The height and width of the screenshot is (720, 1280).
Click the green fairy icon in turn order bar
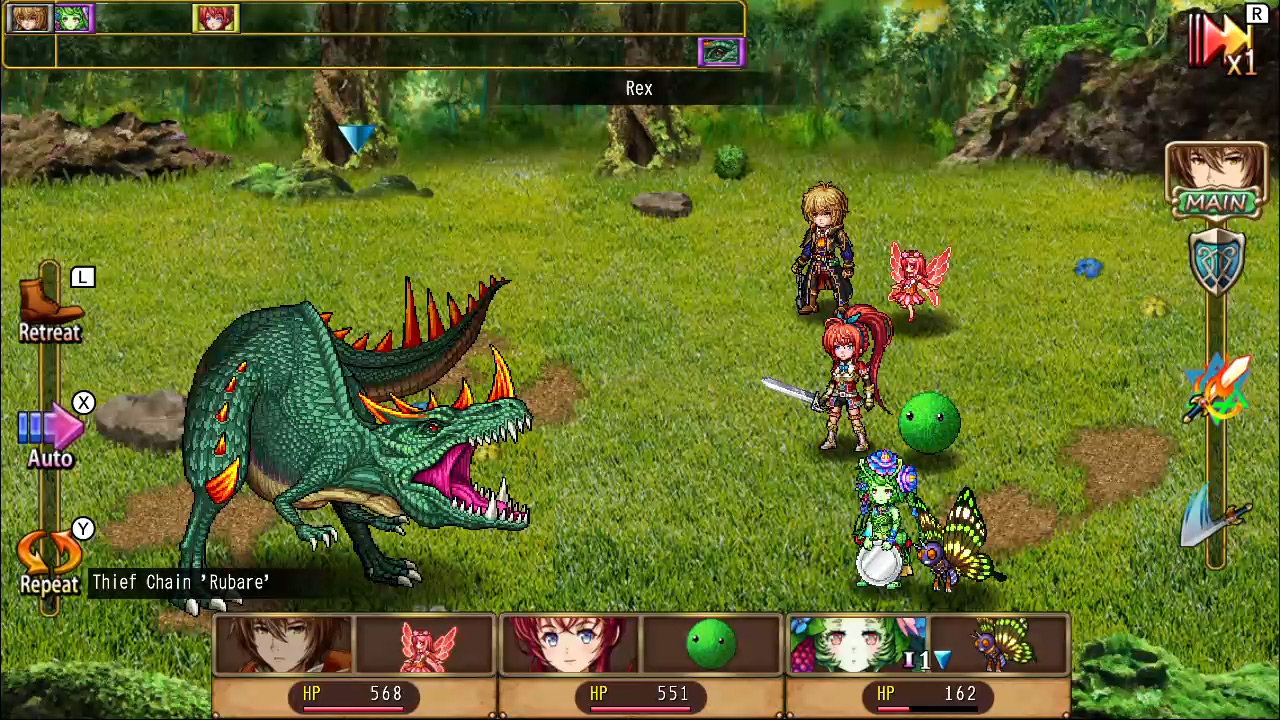click(x=73, y=17)
